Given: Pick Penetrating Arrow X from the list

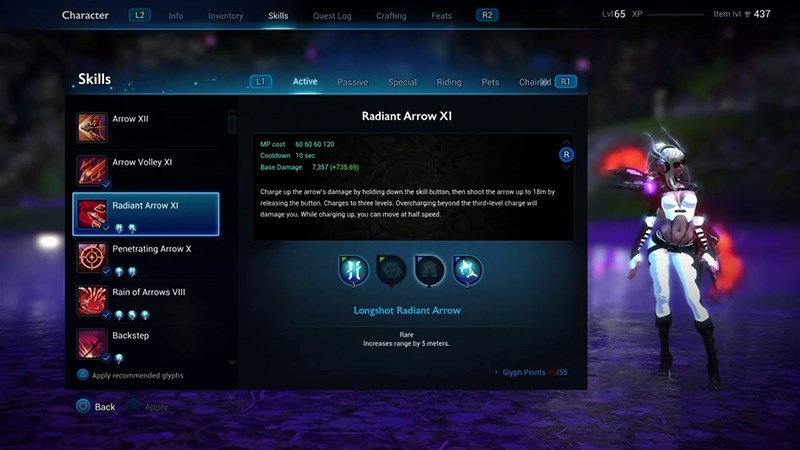Looking at the screenshot, I should [x=146, y=256].
